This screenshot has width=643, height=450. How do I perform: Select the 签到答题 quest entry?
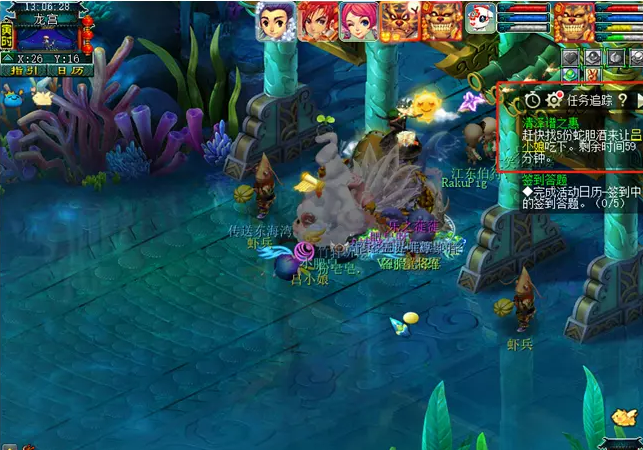543,181
